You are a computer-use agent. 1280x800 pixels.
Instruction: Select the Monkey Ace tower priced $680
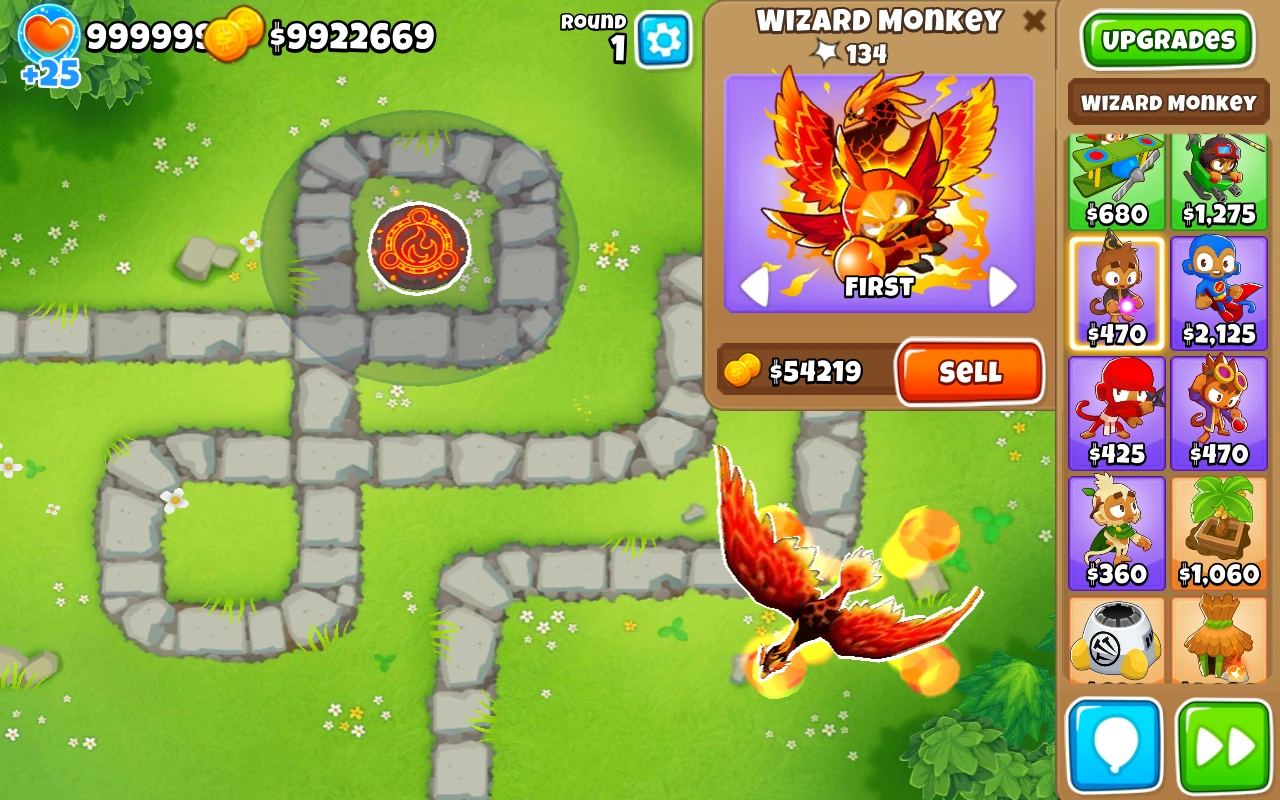tap(1115, 180)
